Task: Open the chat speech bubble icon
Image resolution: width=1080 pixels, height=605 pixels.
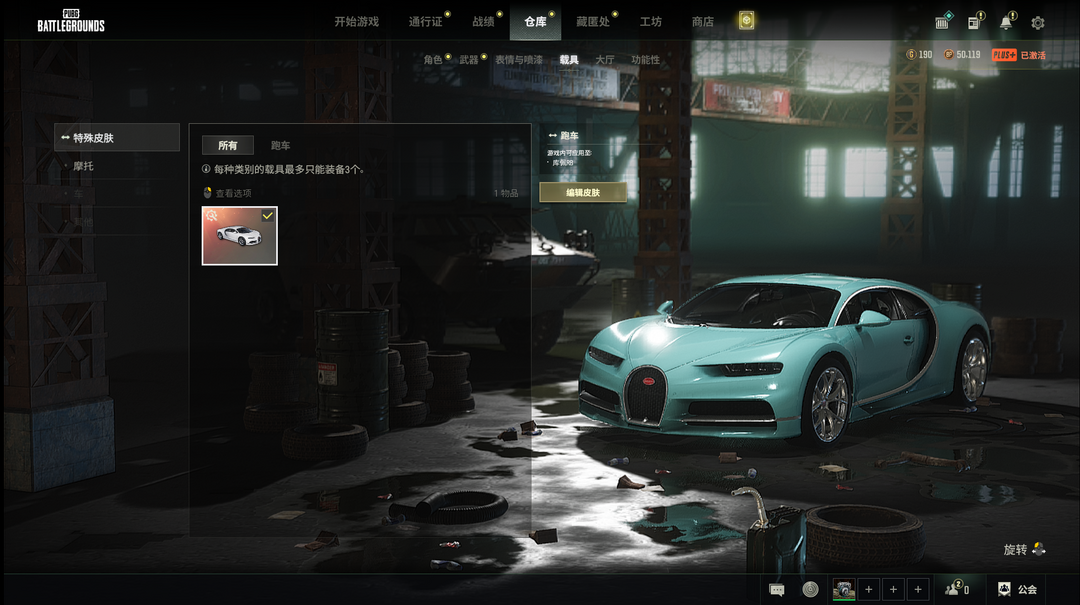Action: pyautogui.click(x=777, y=589)
